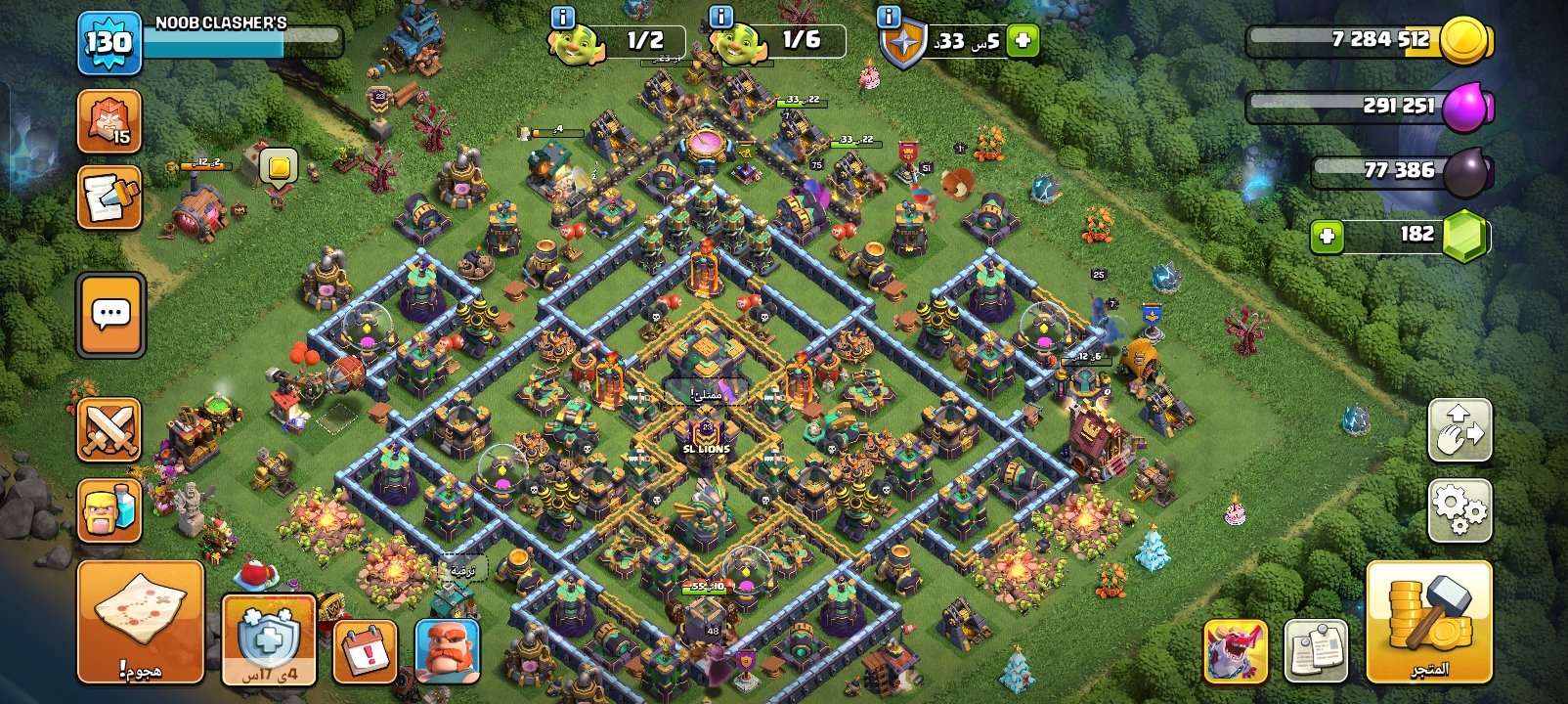
Task: Open the shield timer boost button
Action: tap(269, 638)
